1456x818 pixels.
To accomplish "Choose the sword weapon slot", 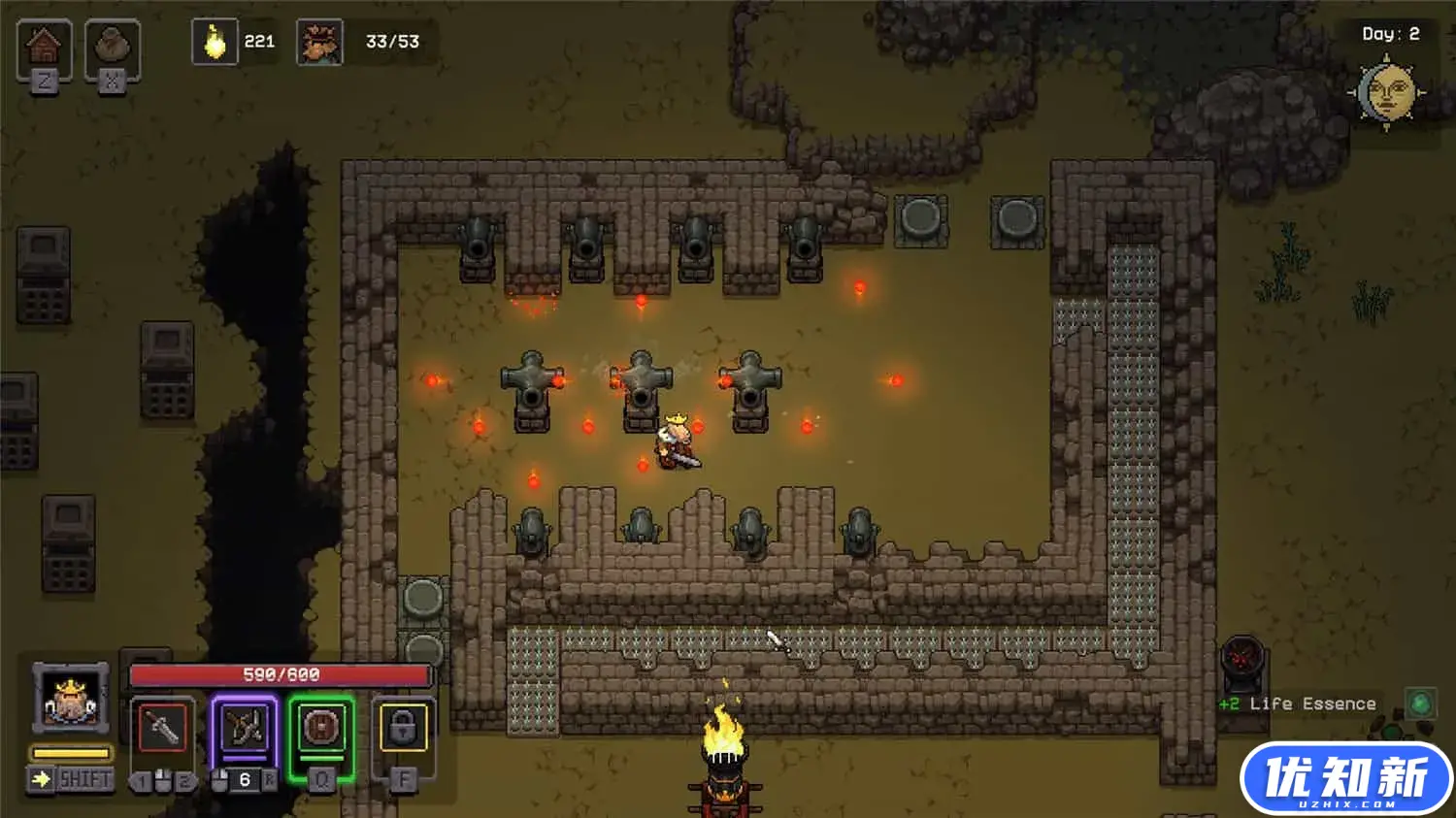I will (x=162, y=728).
